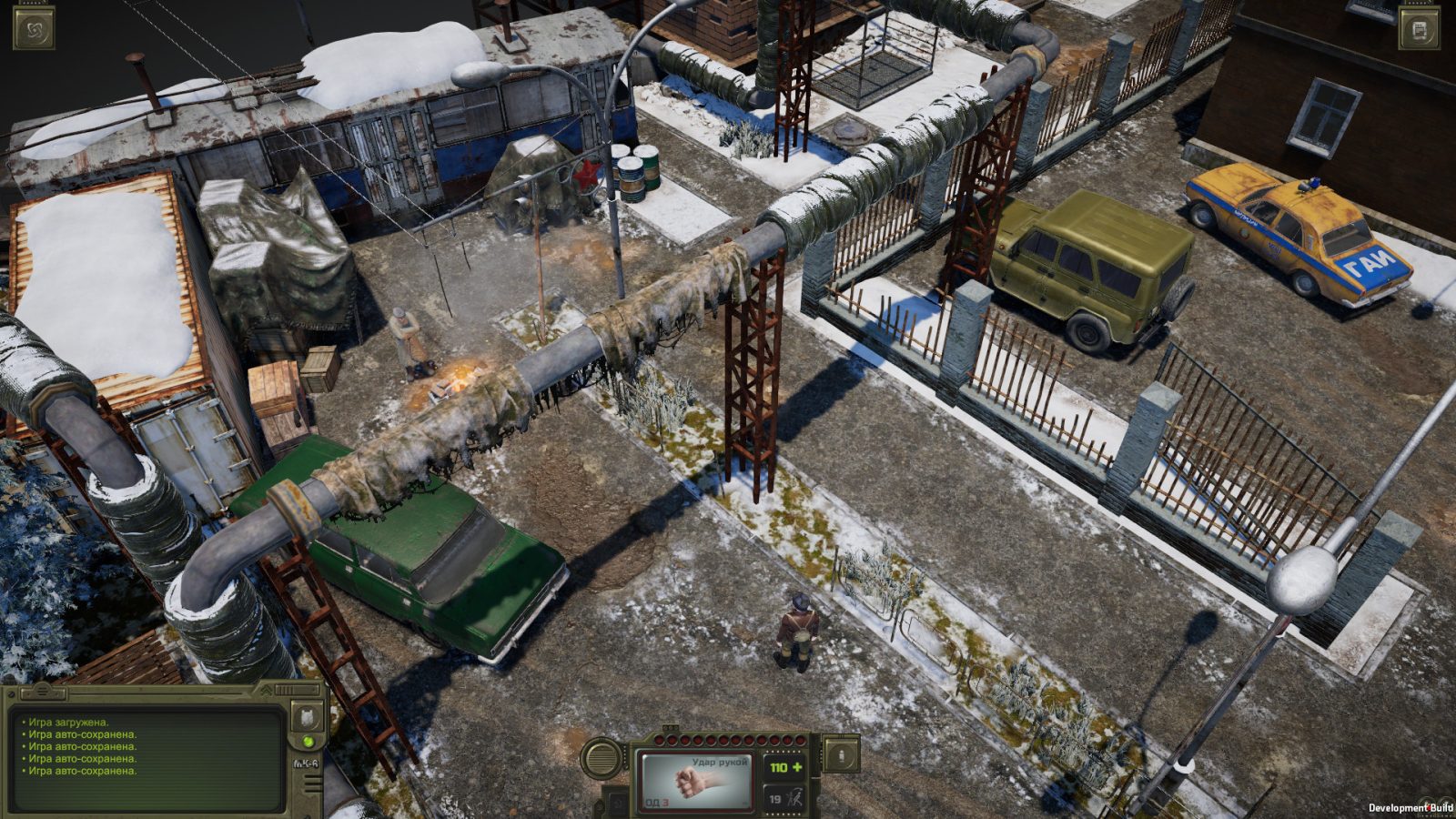This screenshot has height=819, width=1456.
Task: Click the running figure movement icon near 19
Action: 796,799
